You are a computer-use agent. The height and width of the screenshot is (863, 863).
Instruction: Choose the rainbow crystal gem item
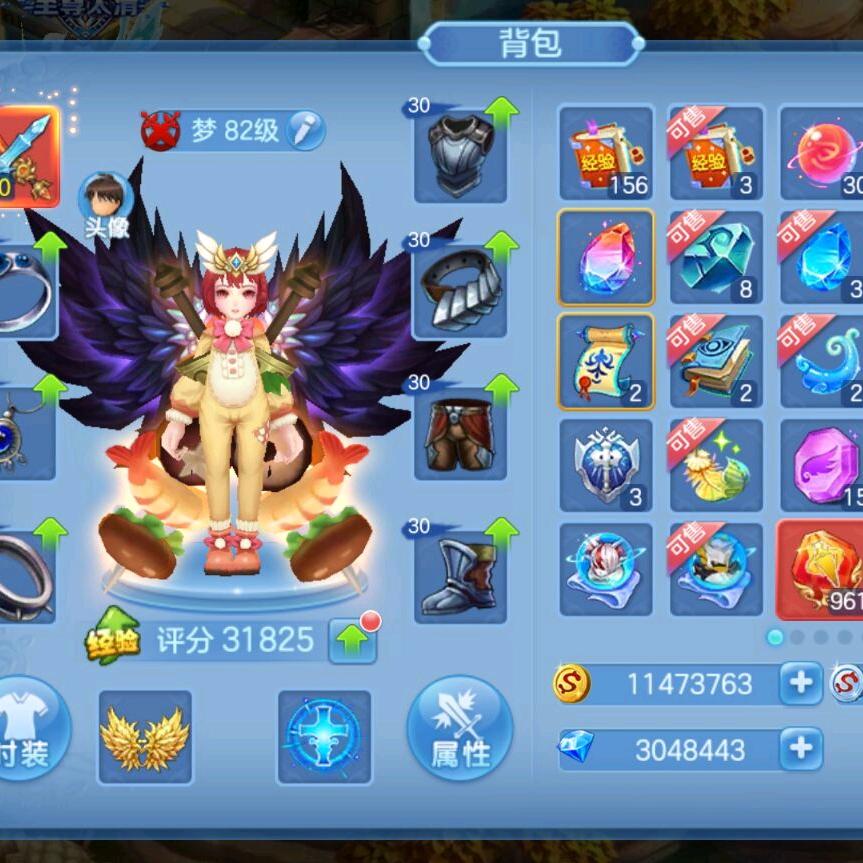606,258
